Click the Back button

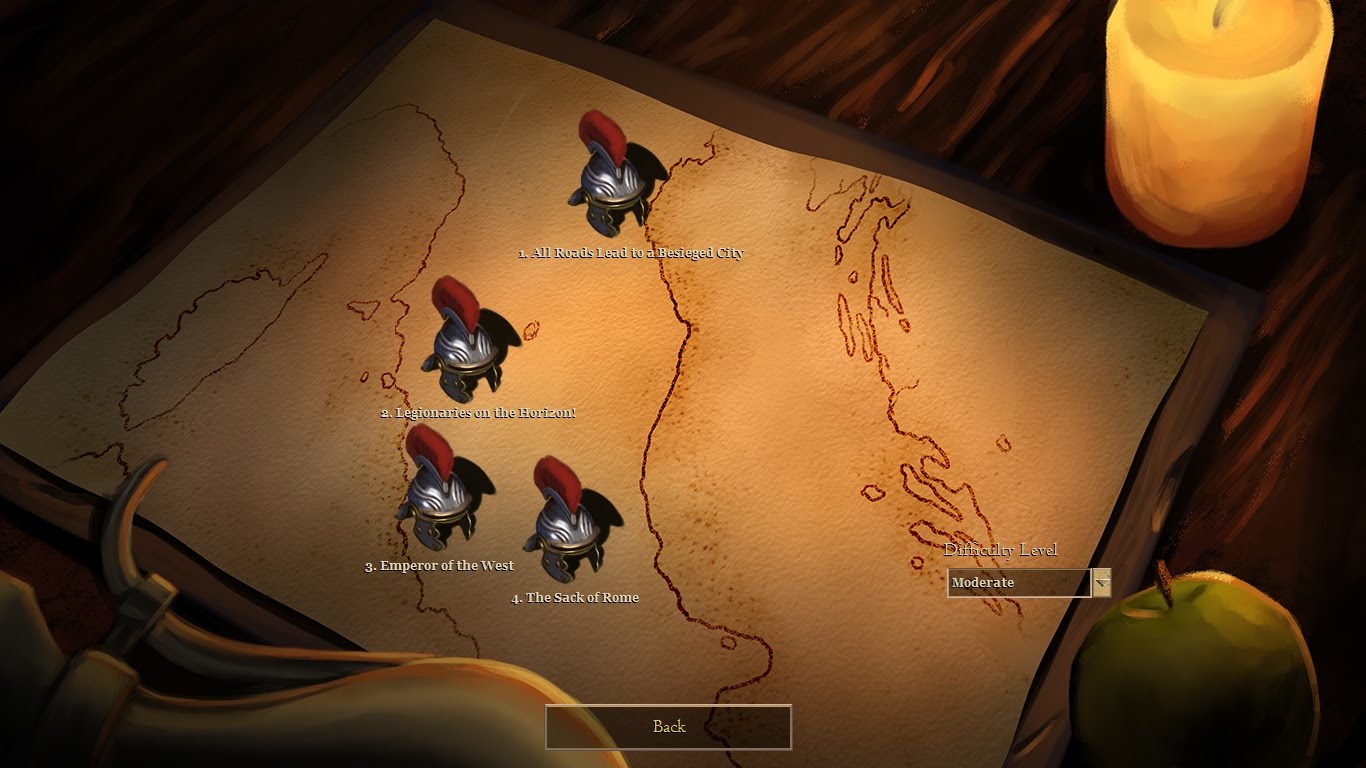[668, 727]
